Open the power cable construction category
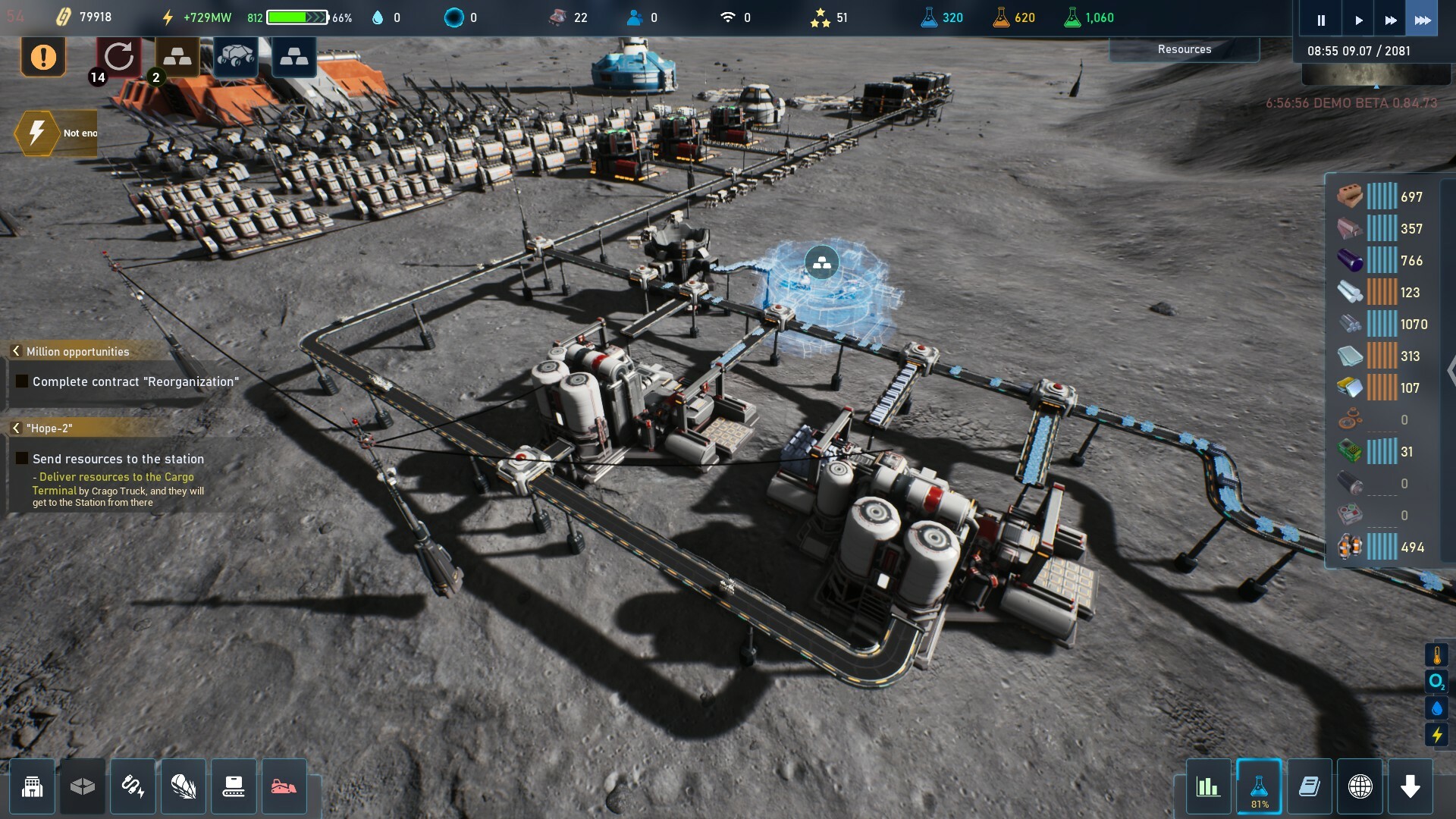 point(133,787)
